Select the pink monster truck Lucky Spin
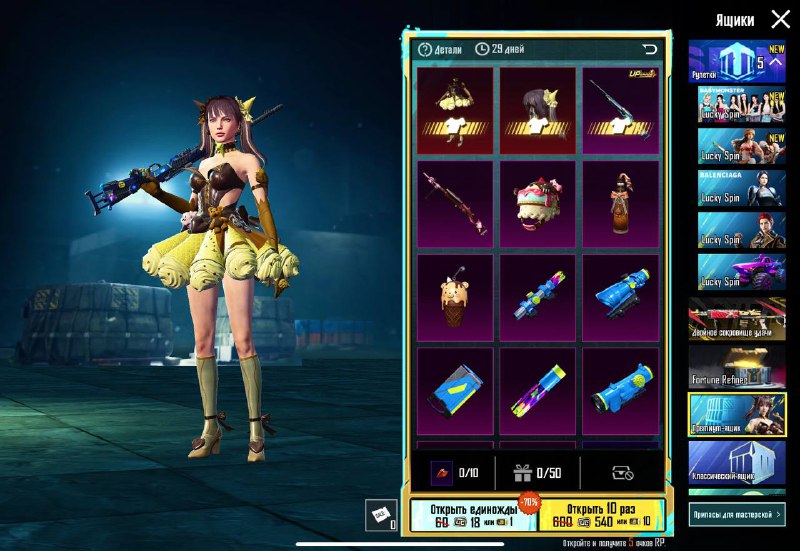Screen dimensions: 800x551 736,271
